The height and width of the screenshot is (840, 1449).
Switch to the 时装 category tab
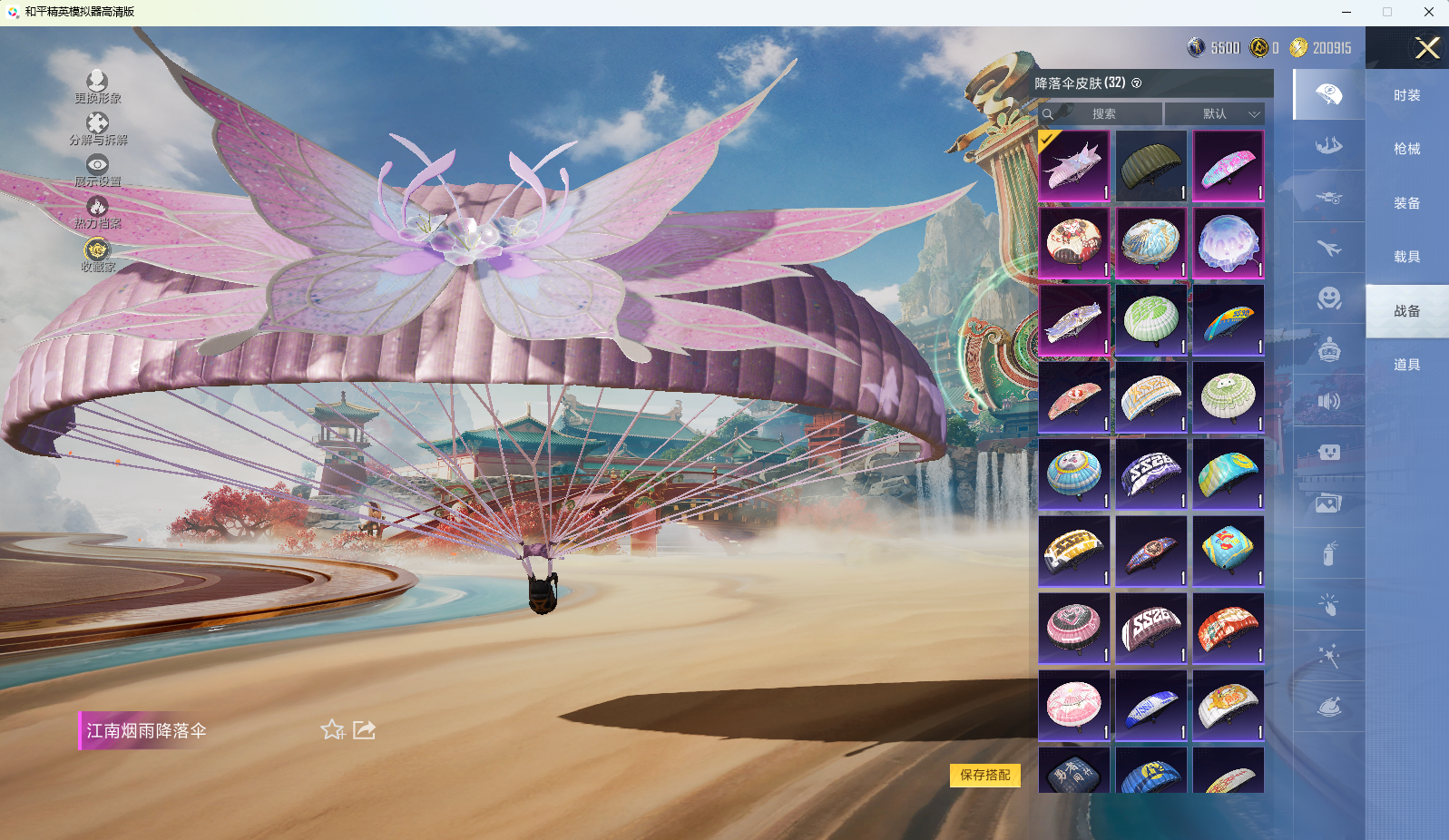1406,95
